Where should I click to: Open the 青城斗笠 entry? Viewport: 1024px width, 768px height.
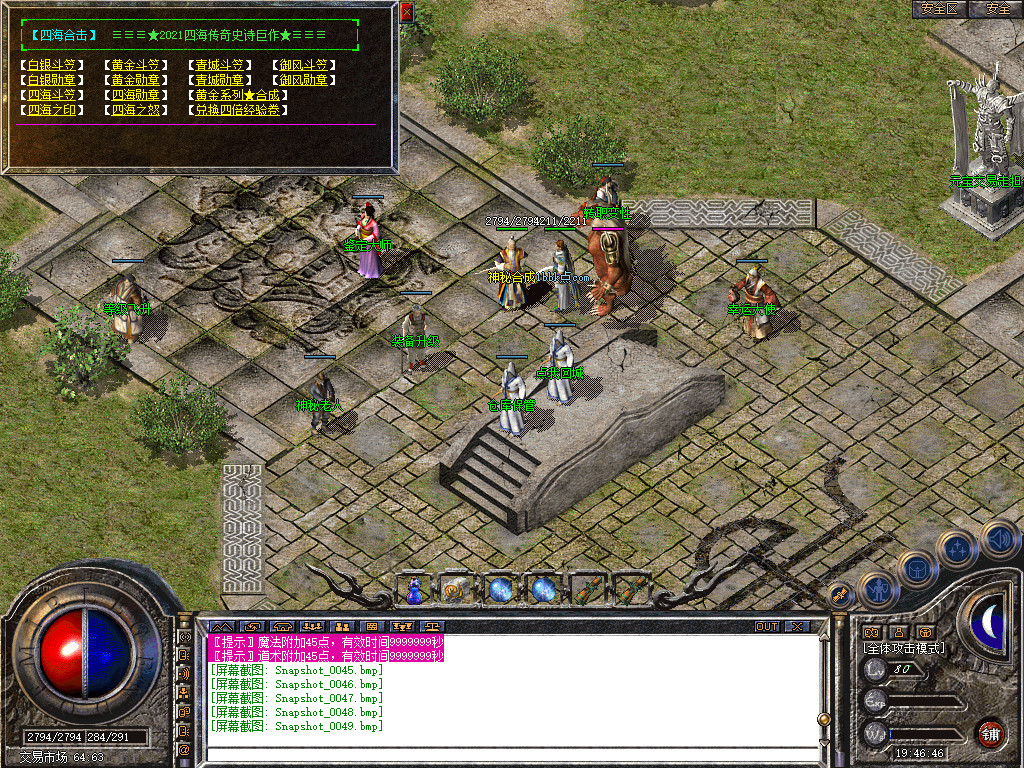218,66
